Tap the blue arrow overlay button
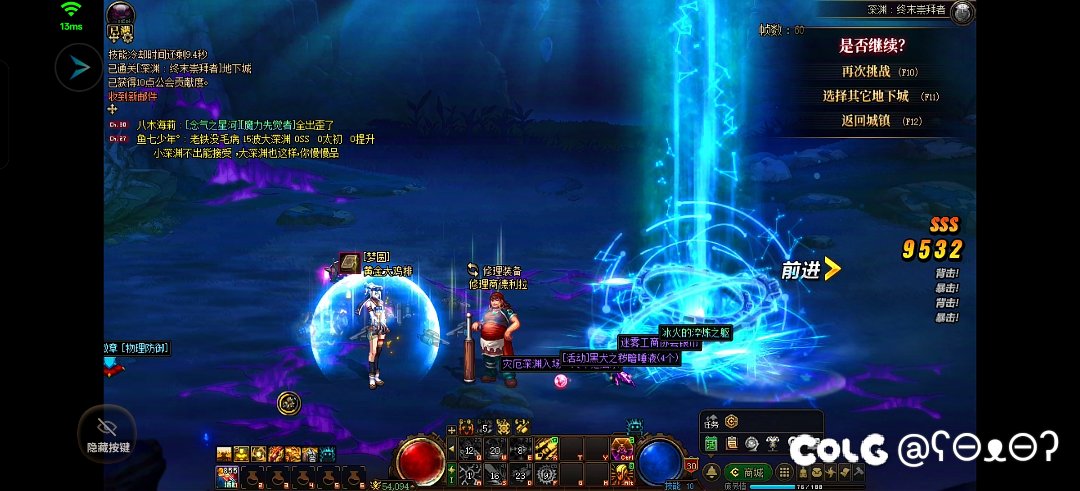 tap(78, 68)
